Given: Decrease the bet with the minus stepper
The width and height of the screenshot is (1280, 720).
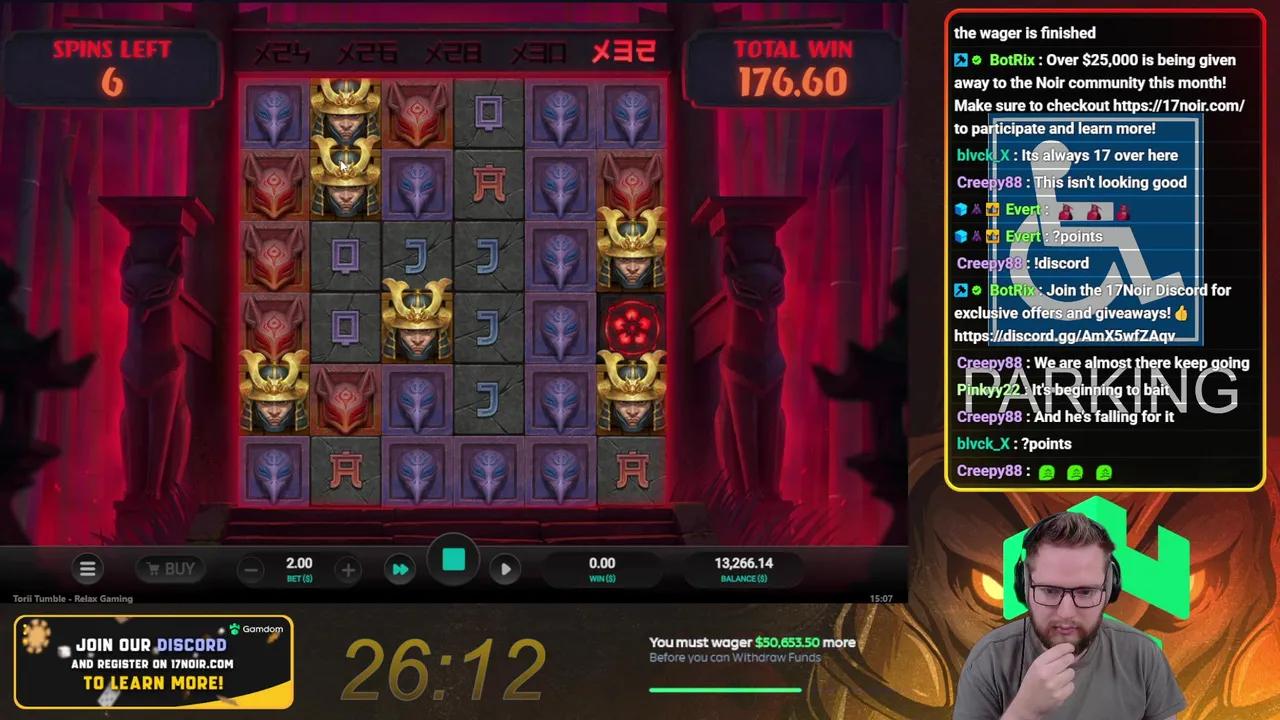Looking at the screenshot, I should 251,568.
